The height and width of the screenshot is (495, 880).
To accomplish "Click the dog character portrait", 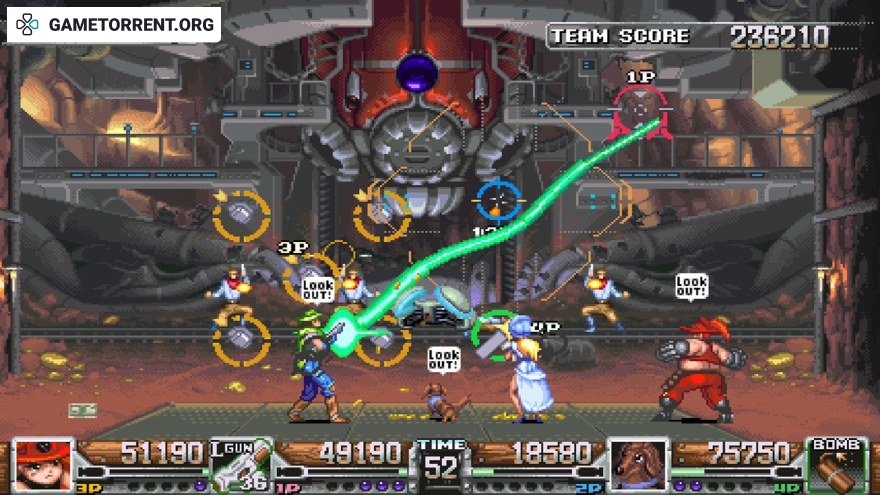I will (x=638, y=466).
